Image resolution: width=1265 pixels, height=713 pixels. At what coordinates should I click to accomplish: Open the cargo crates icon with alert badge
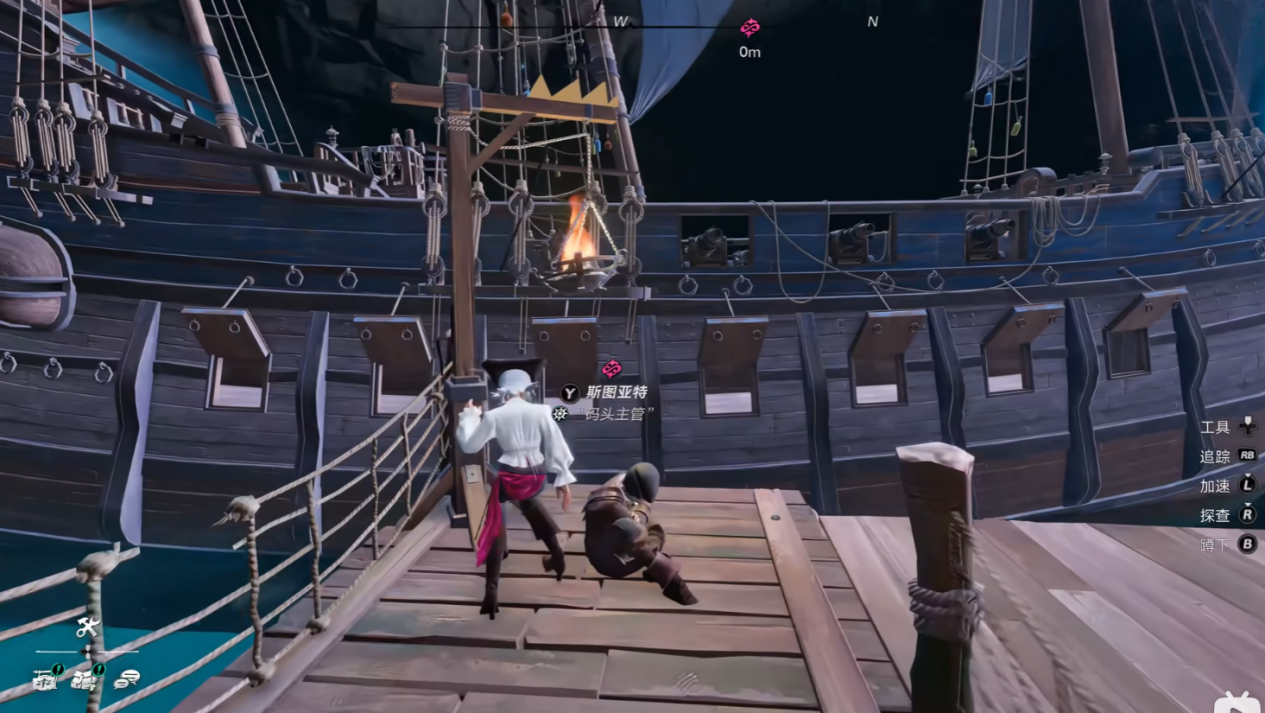coord(86,680)
